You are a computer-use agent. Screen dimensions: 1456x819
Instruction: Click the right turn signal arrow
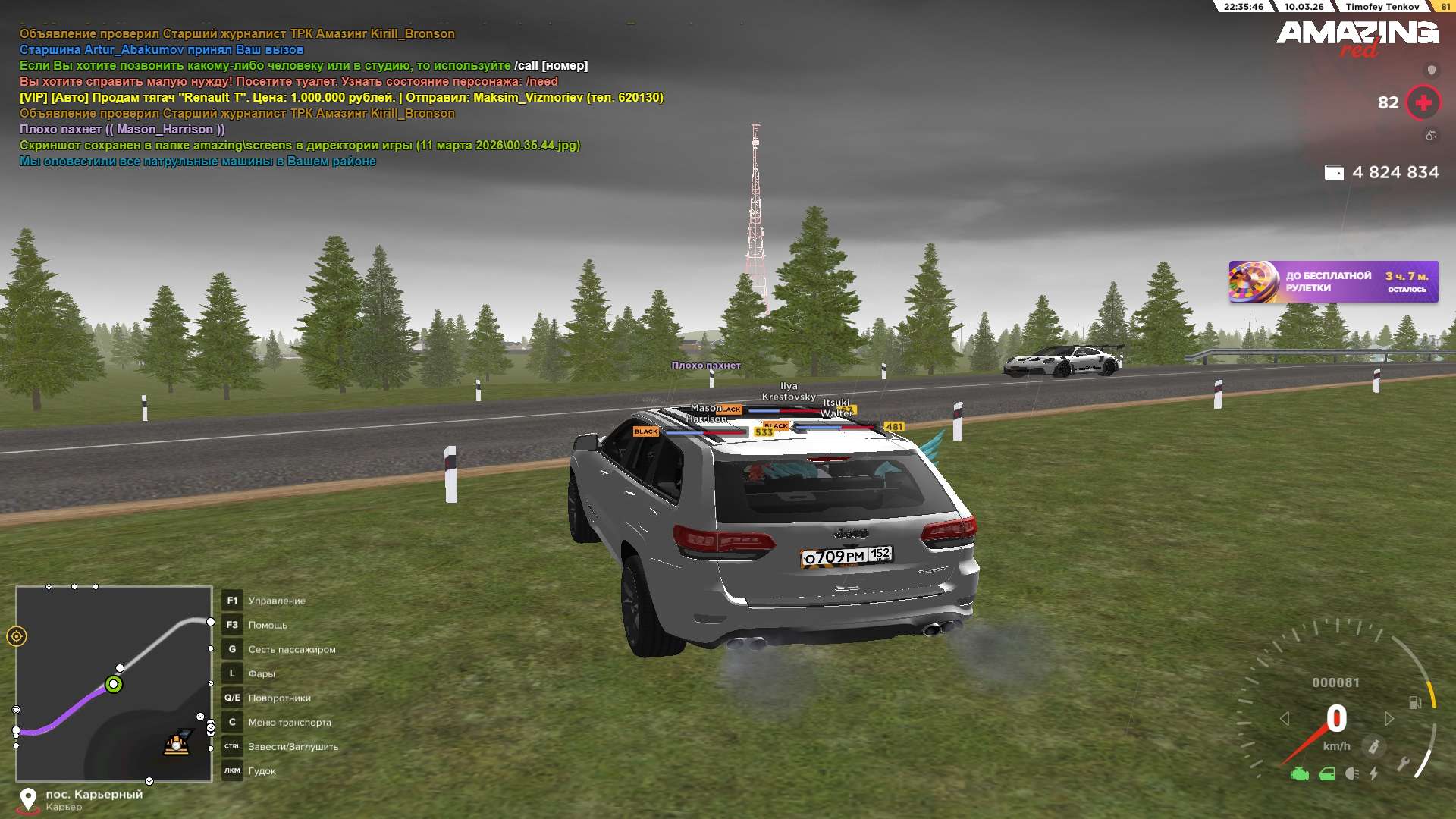(1389, 718)
